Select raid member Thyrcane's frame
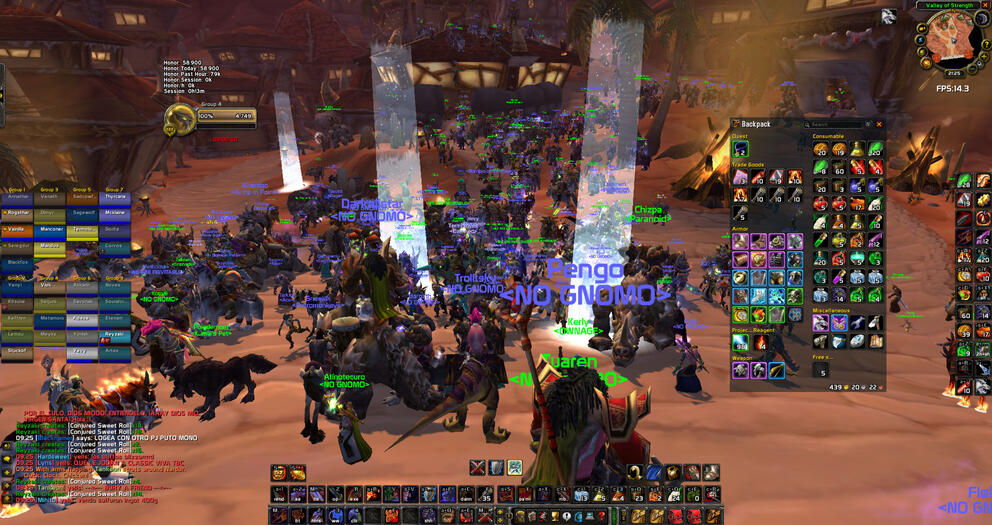The image size is (992, 525). coord(115,197)
